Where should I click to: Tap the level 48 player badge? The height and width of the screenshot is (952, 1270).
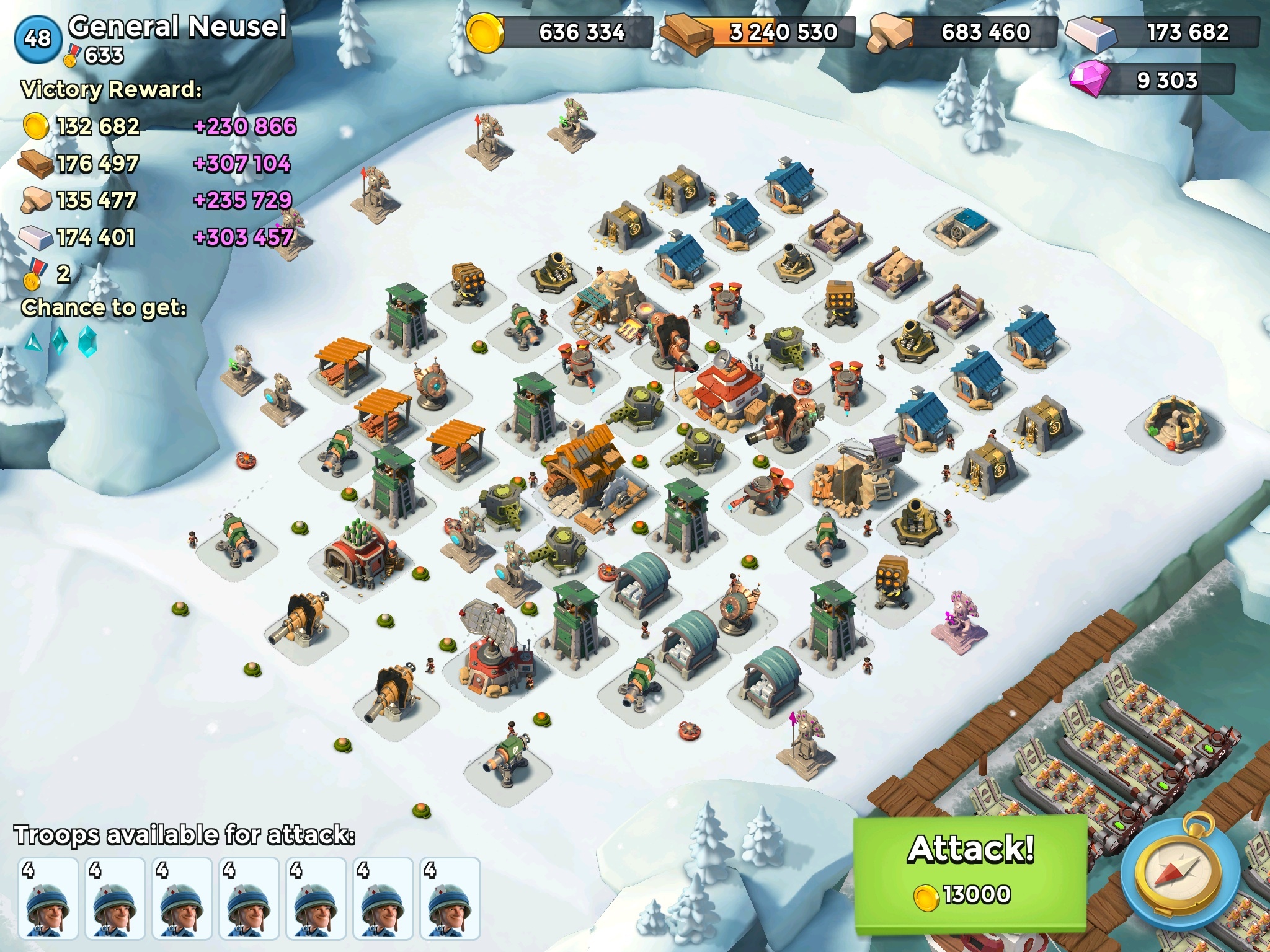click(x=38, y=38)
